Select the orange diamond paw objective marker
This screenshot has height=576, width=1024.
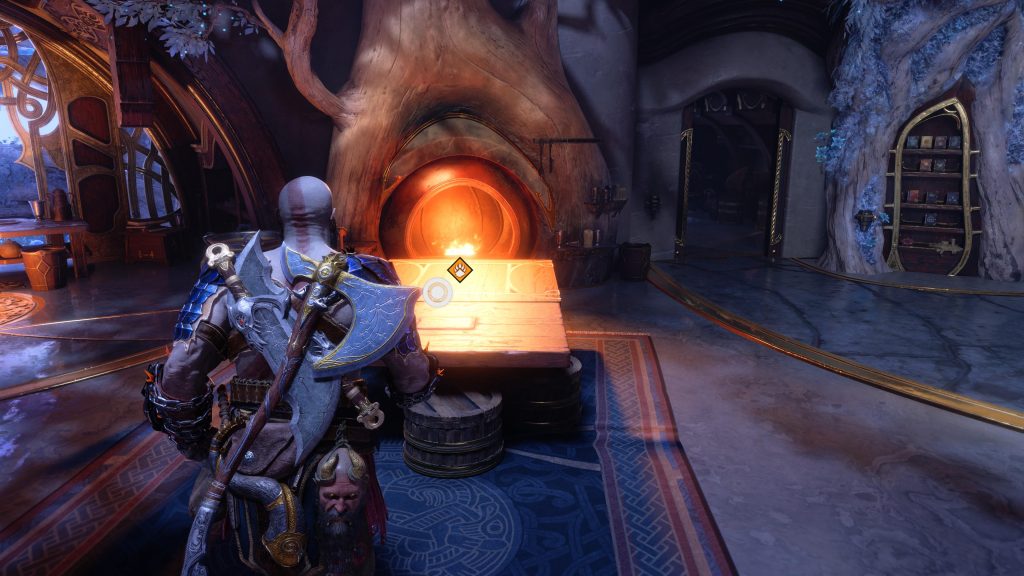tap(460, 268)
